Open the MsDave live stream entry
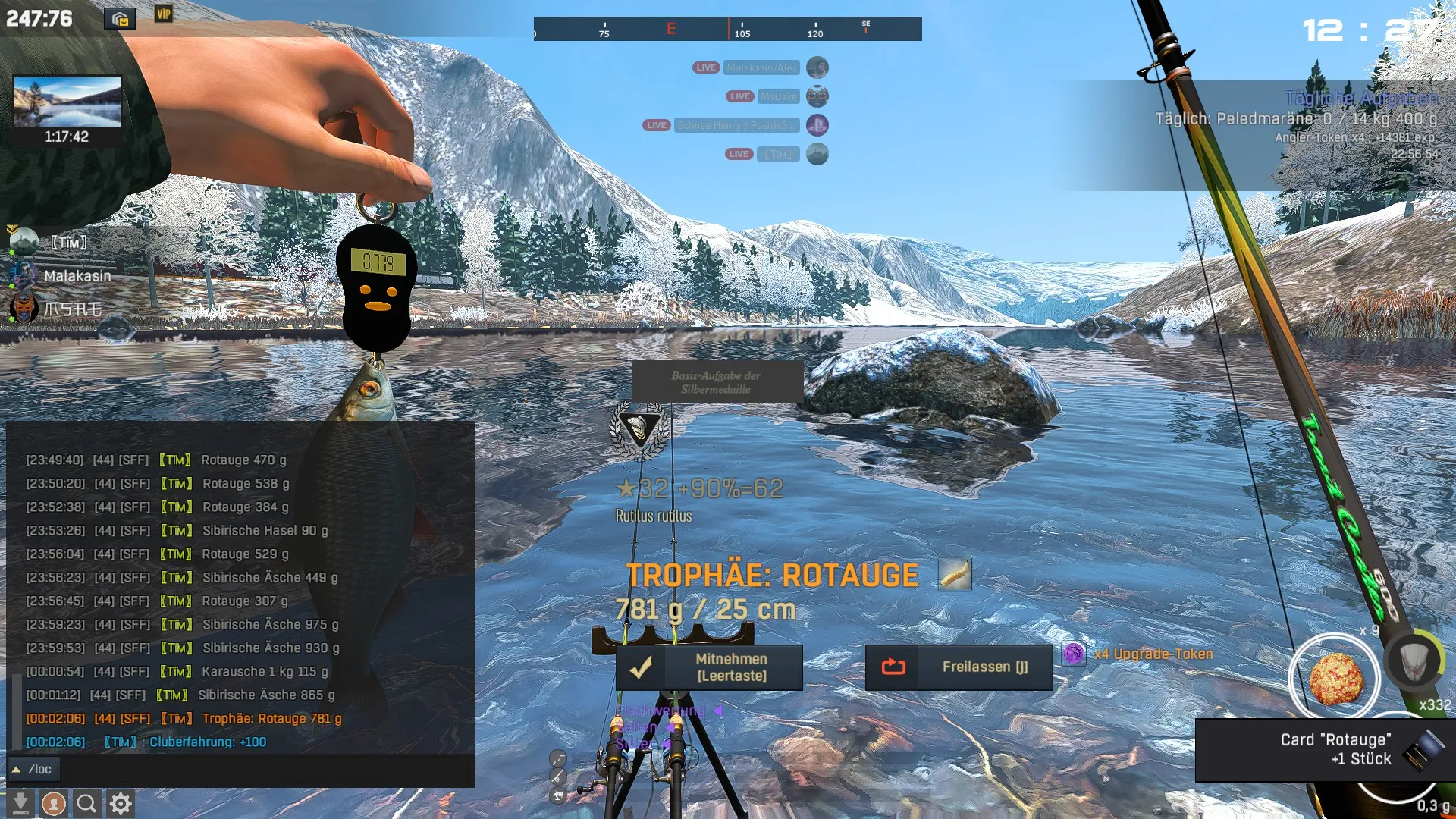The height and width of the screenshot is (819, 1456). 778,96
